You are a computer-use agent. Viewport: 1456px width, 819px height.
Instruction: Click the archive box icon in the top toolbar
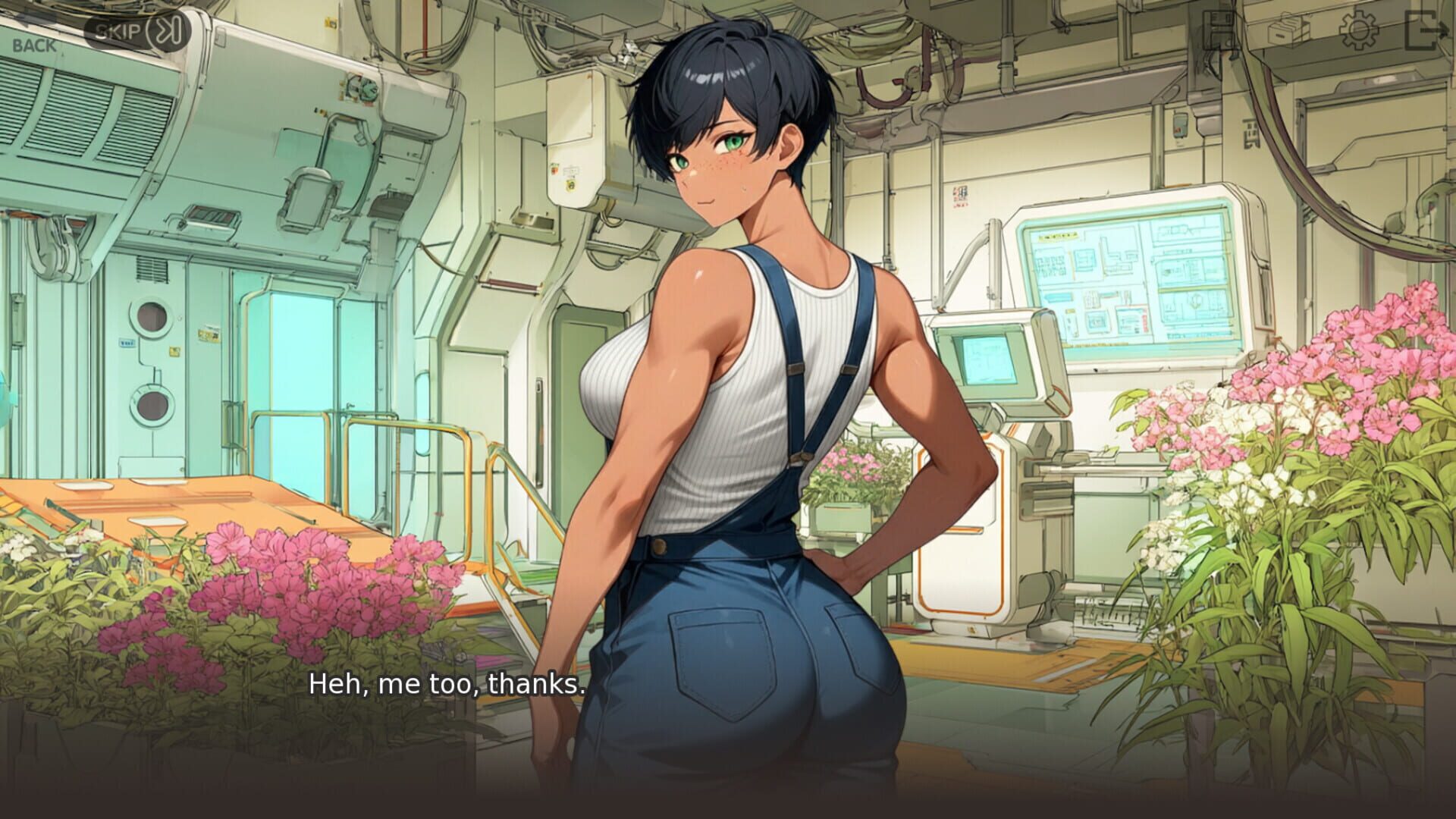1288,30
